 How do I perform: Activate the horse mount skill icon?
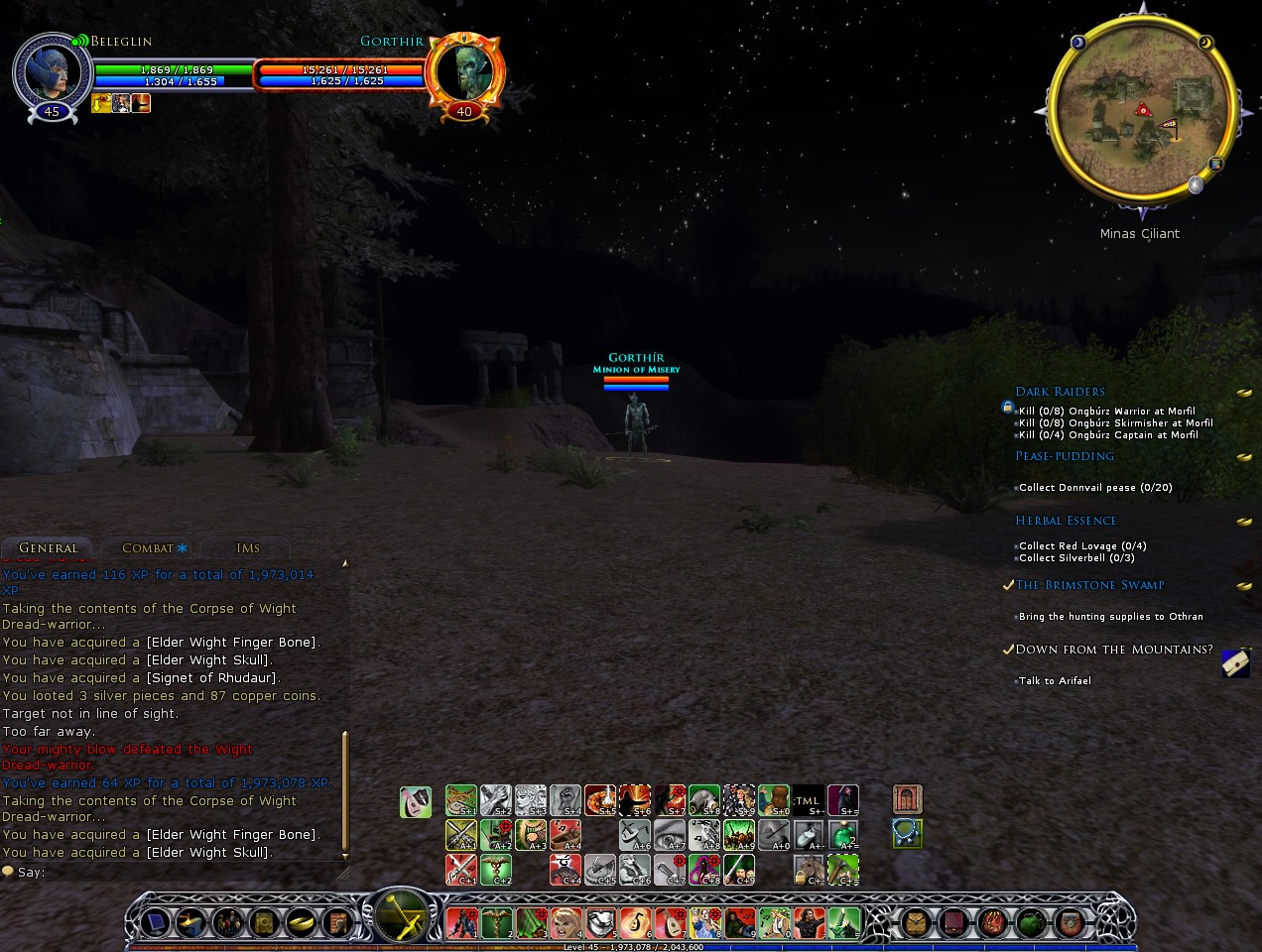point(809,870)
